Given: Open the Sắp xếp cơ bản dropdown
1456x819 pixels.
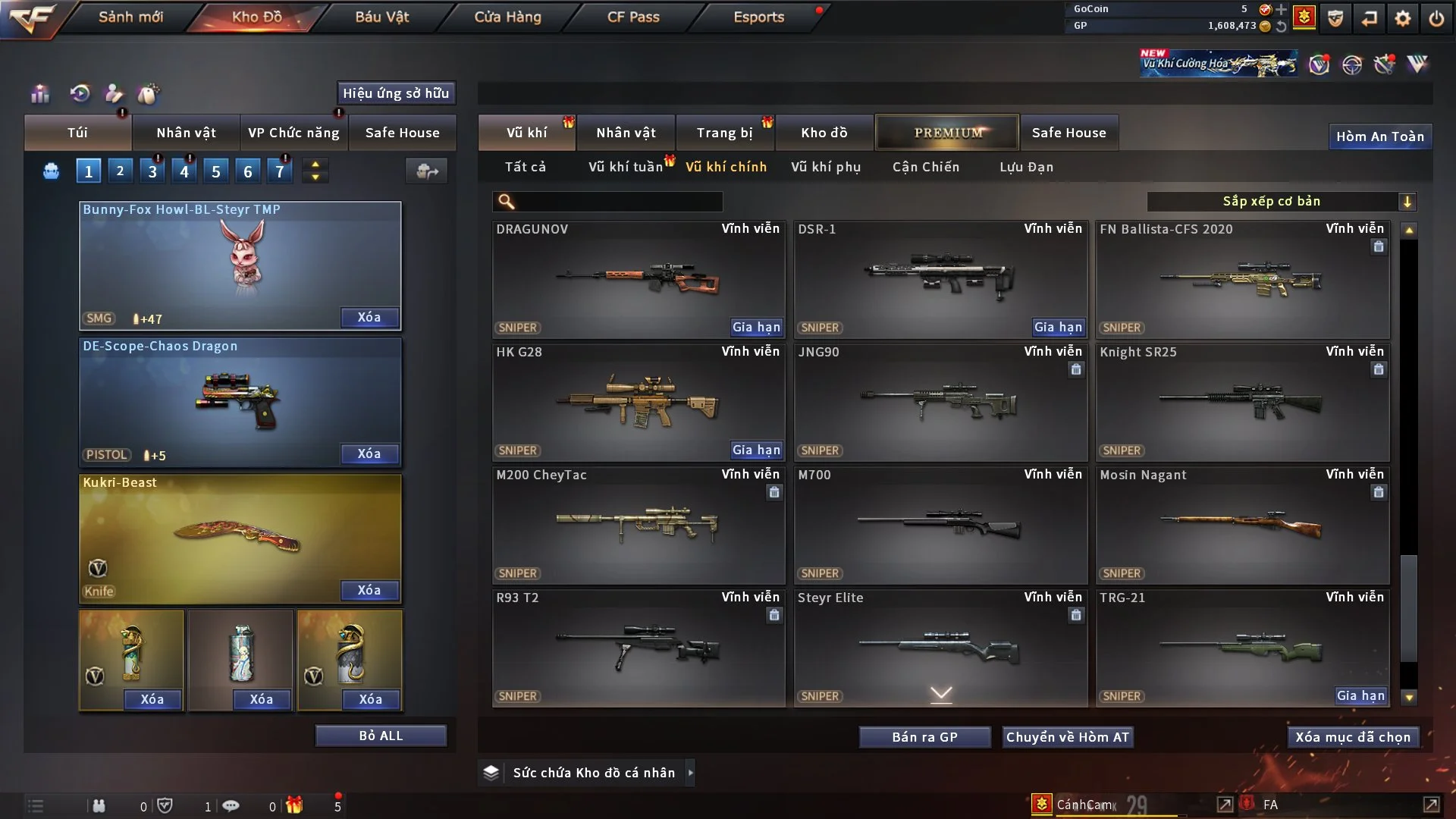Looking at the screenshot, I should pos(1281,202).
